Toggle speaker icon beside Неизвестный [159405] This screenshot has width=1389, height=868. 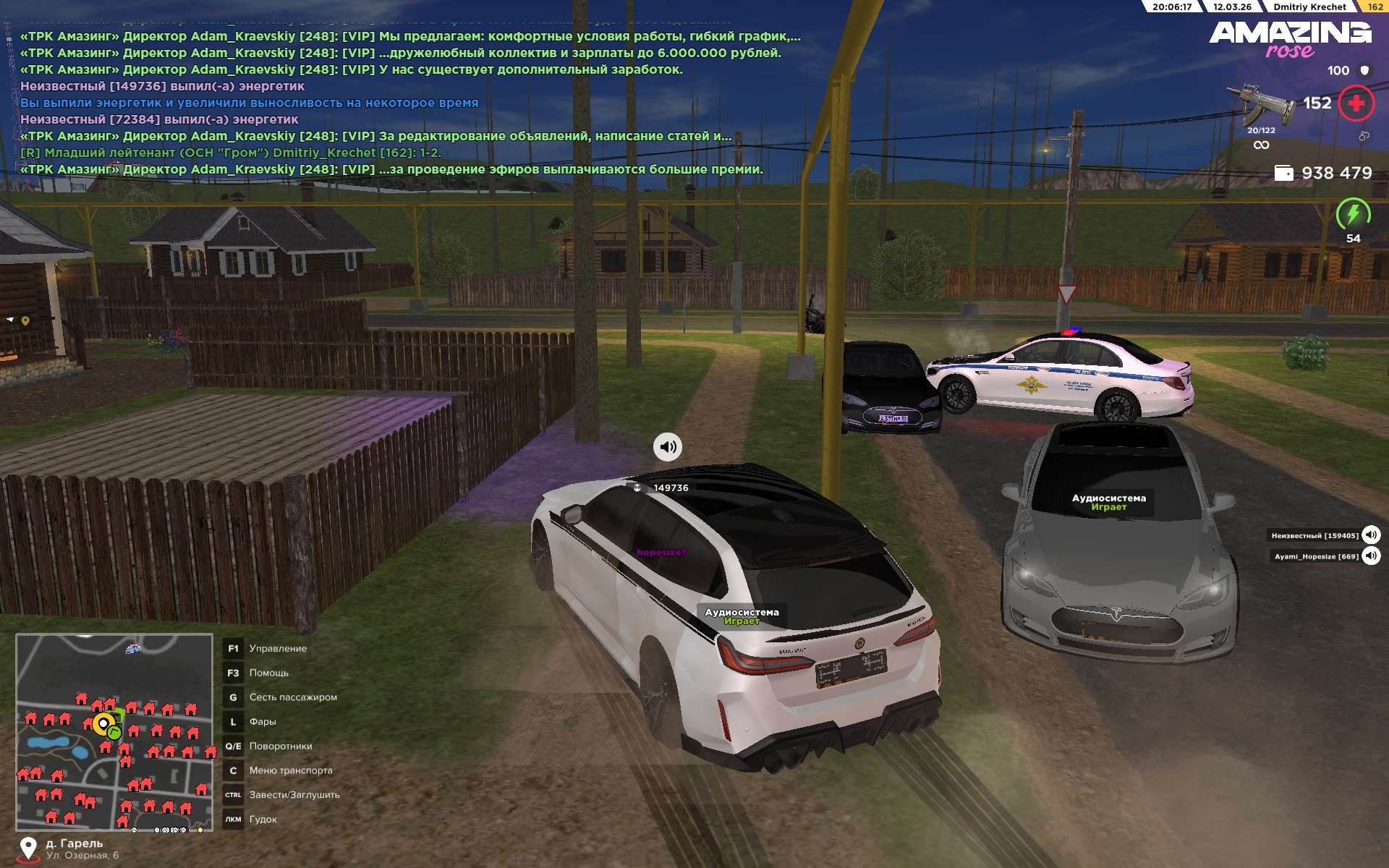point(1371,535)
